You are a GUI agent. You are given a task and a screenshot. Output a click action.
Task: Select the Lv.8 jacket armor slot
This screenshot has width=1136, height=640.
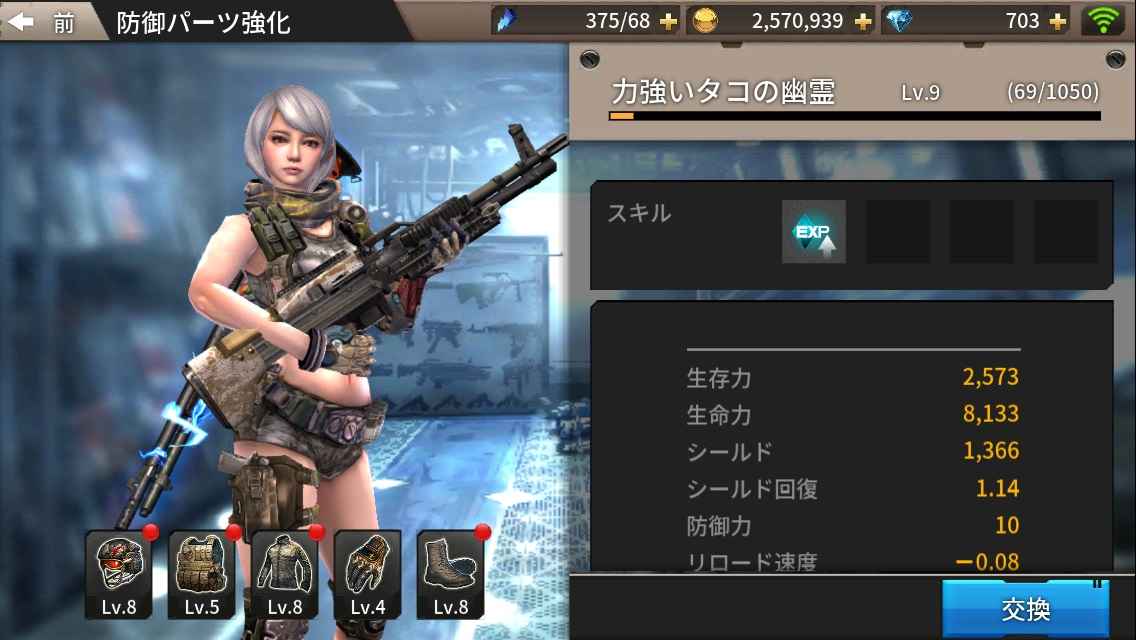284,574
